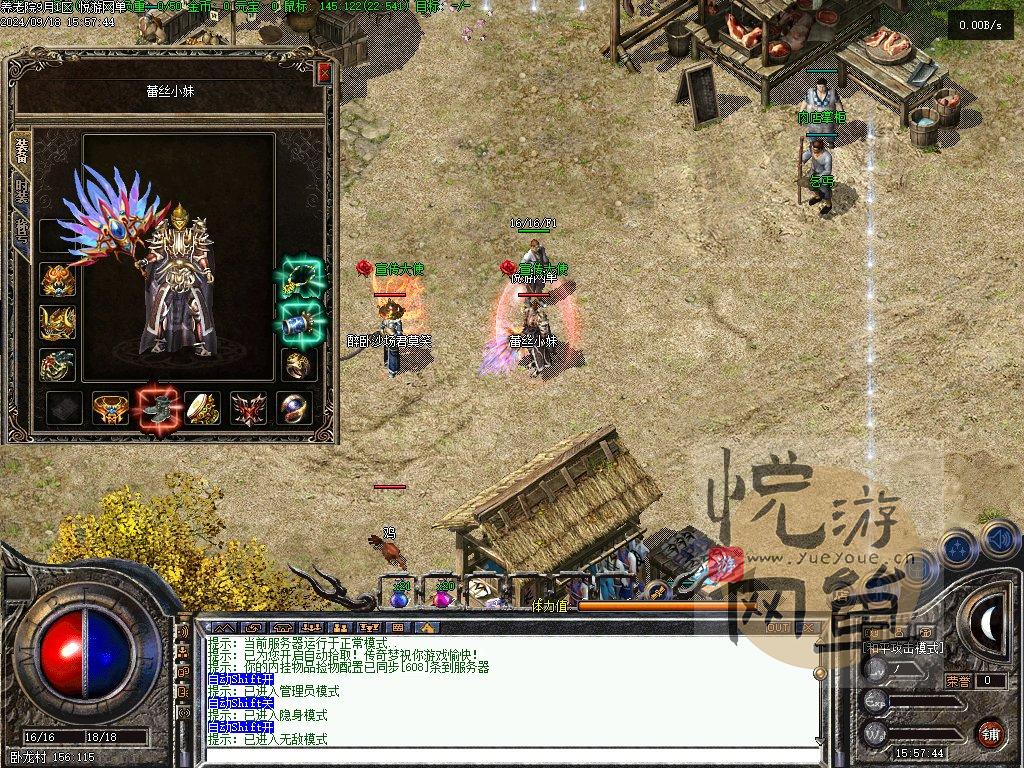Click the OUT logout button
Screen dimensions: 1024x768
point(777,628)
